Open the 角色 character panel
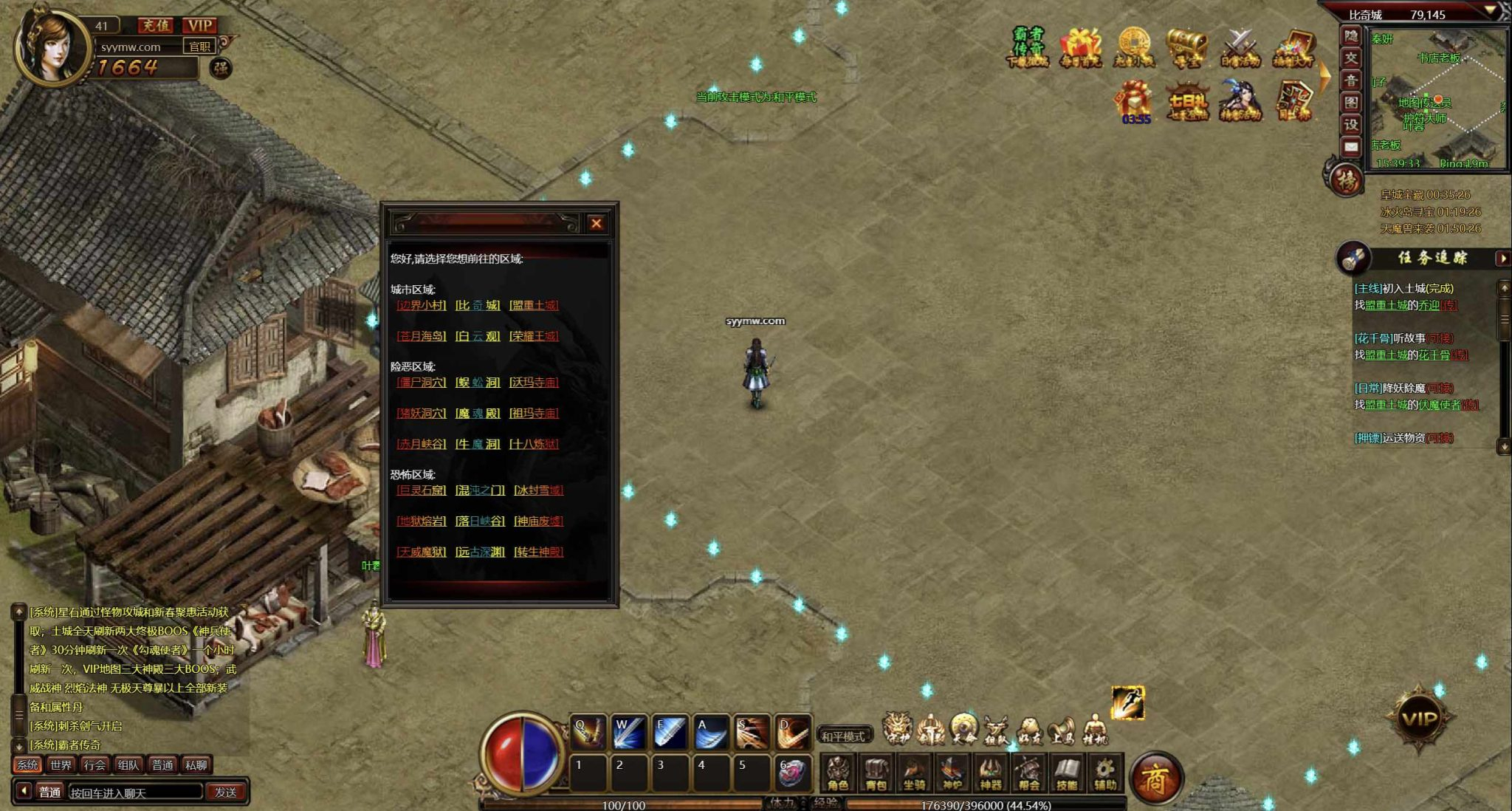Screen dimensions: 1512x811 (x=837, y=773)
